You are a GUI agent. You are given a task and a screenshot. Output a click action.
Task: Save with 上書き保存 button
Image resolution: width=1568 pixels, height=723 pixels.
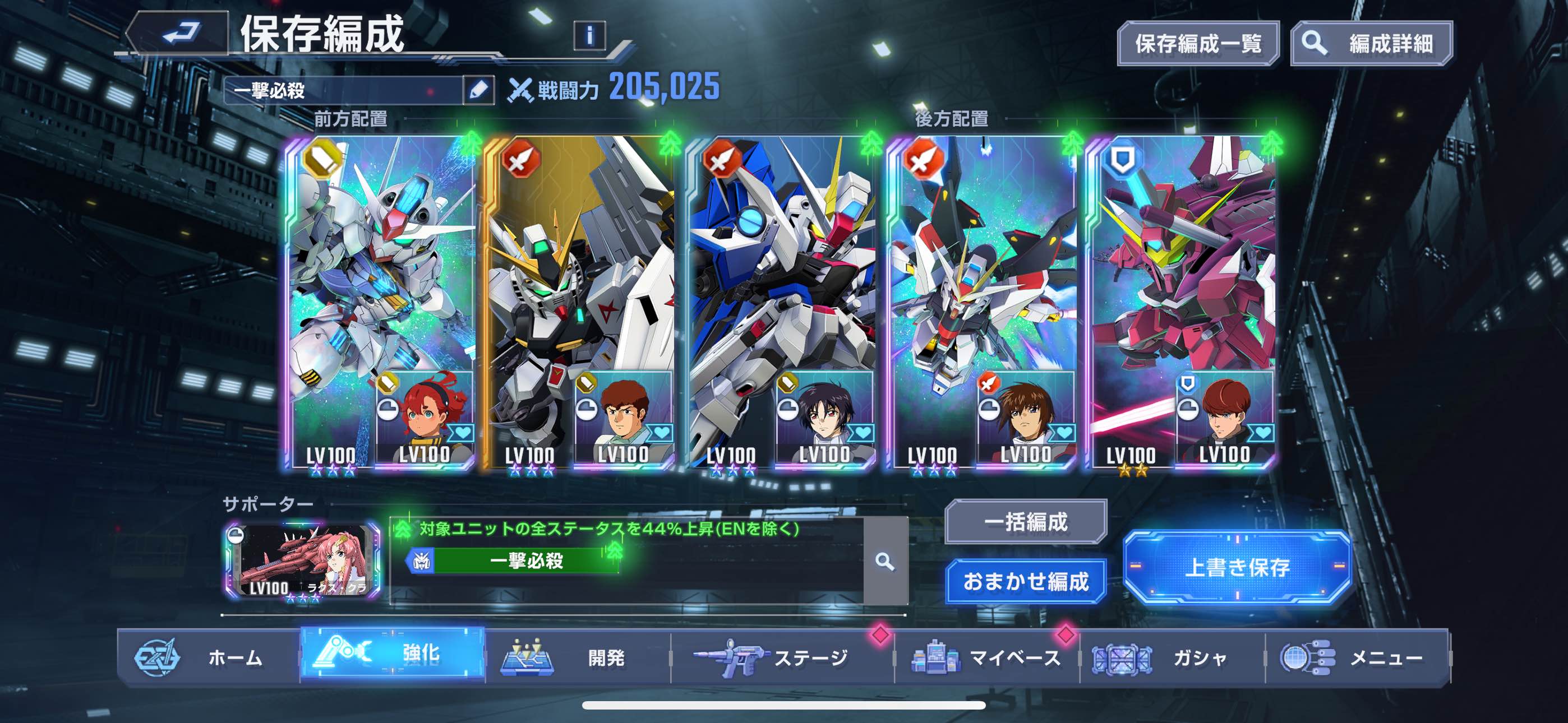point(1237,567)
